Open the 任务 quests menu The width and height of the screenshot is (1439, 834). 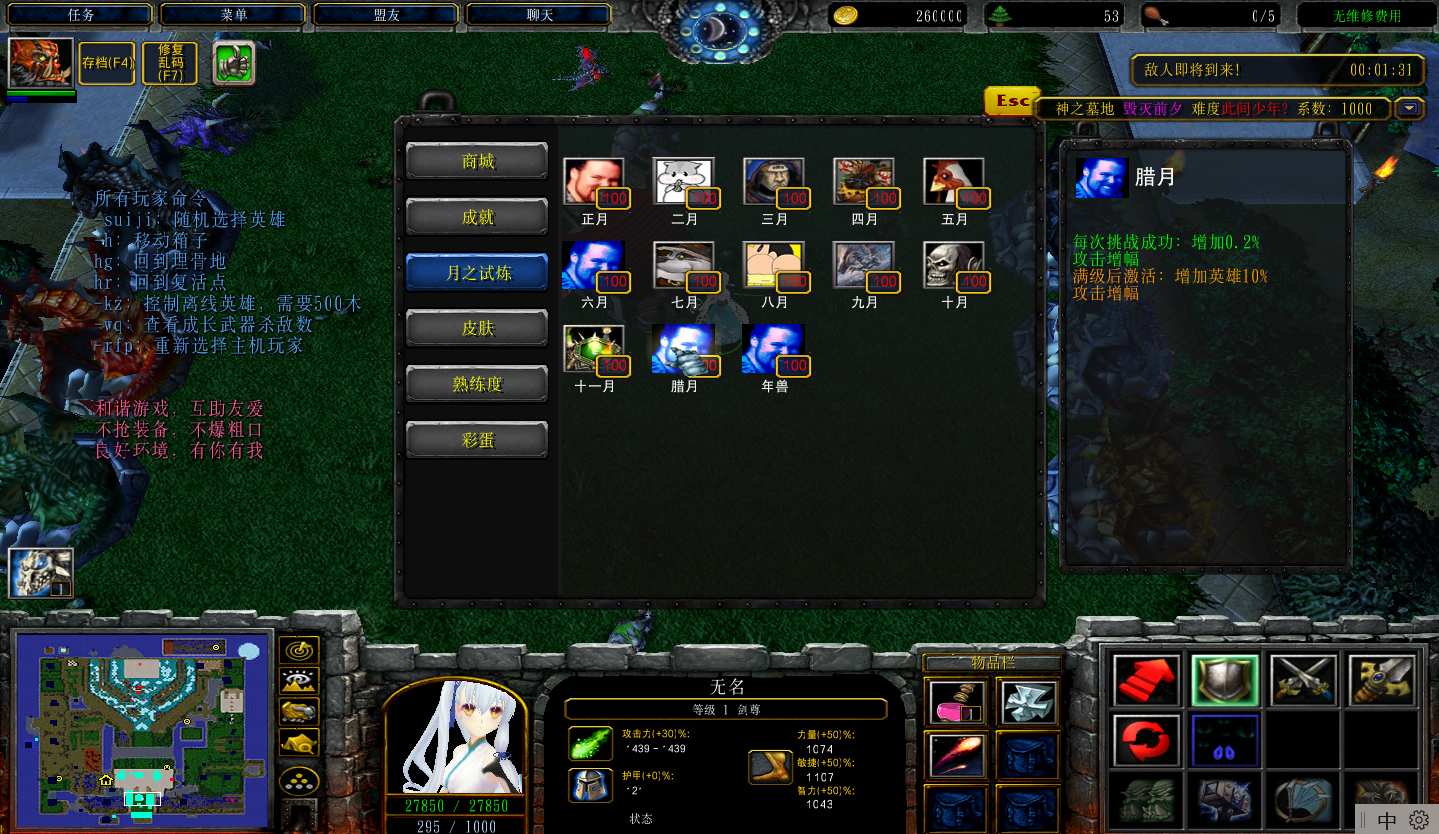pos(81,15)
